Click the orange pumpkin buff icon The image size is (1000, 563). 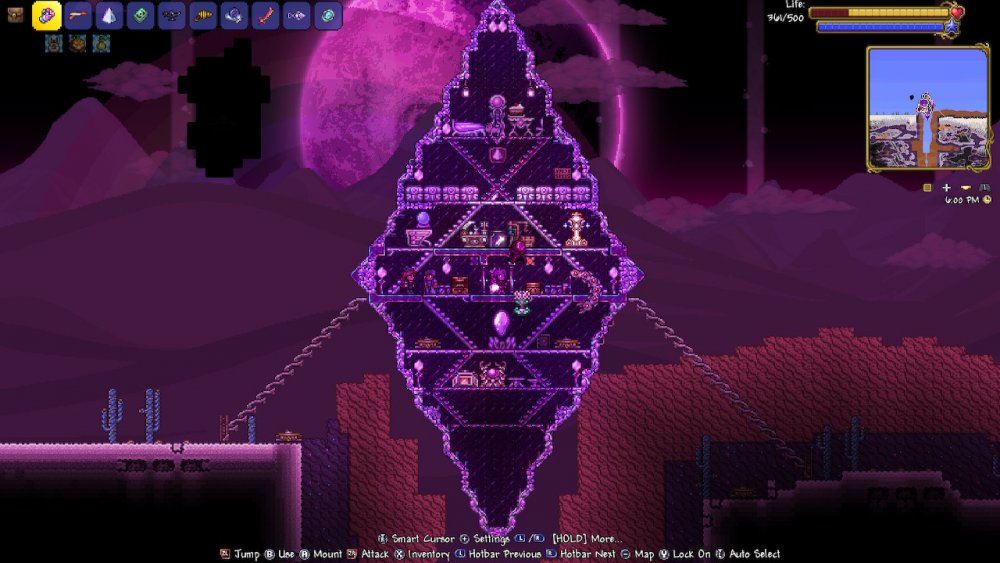(77, 43)
